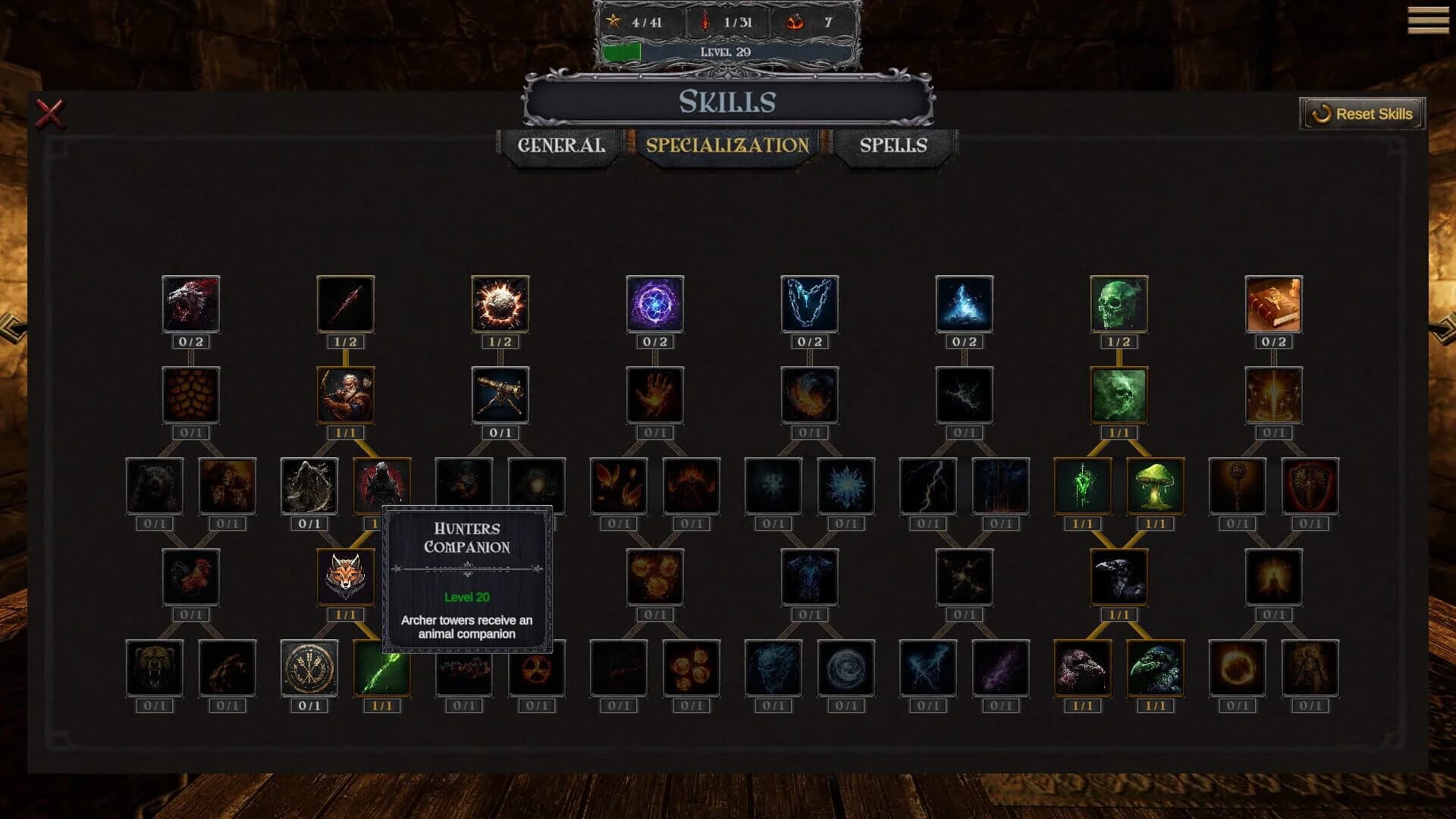Click the spellbook skill at top right
This screenshot has height=819, width=1456.
tap(1276, 305)
